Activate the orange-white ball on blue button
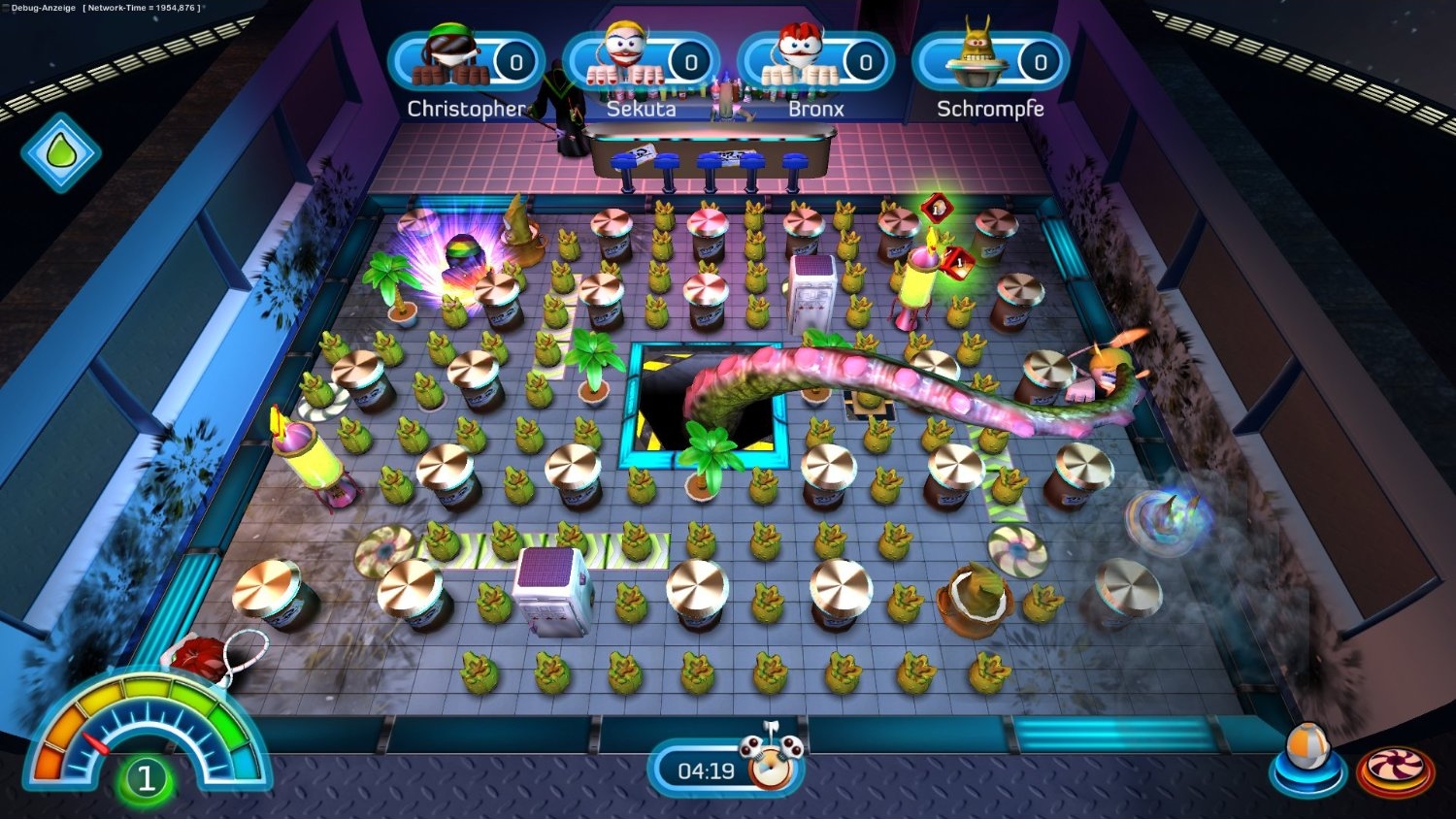The image size is (1456, 819). click(x=1306, y=761)
